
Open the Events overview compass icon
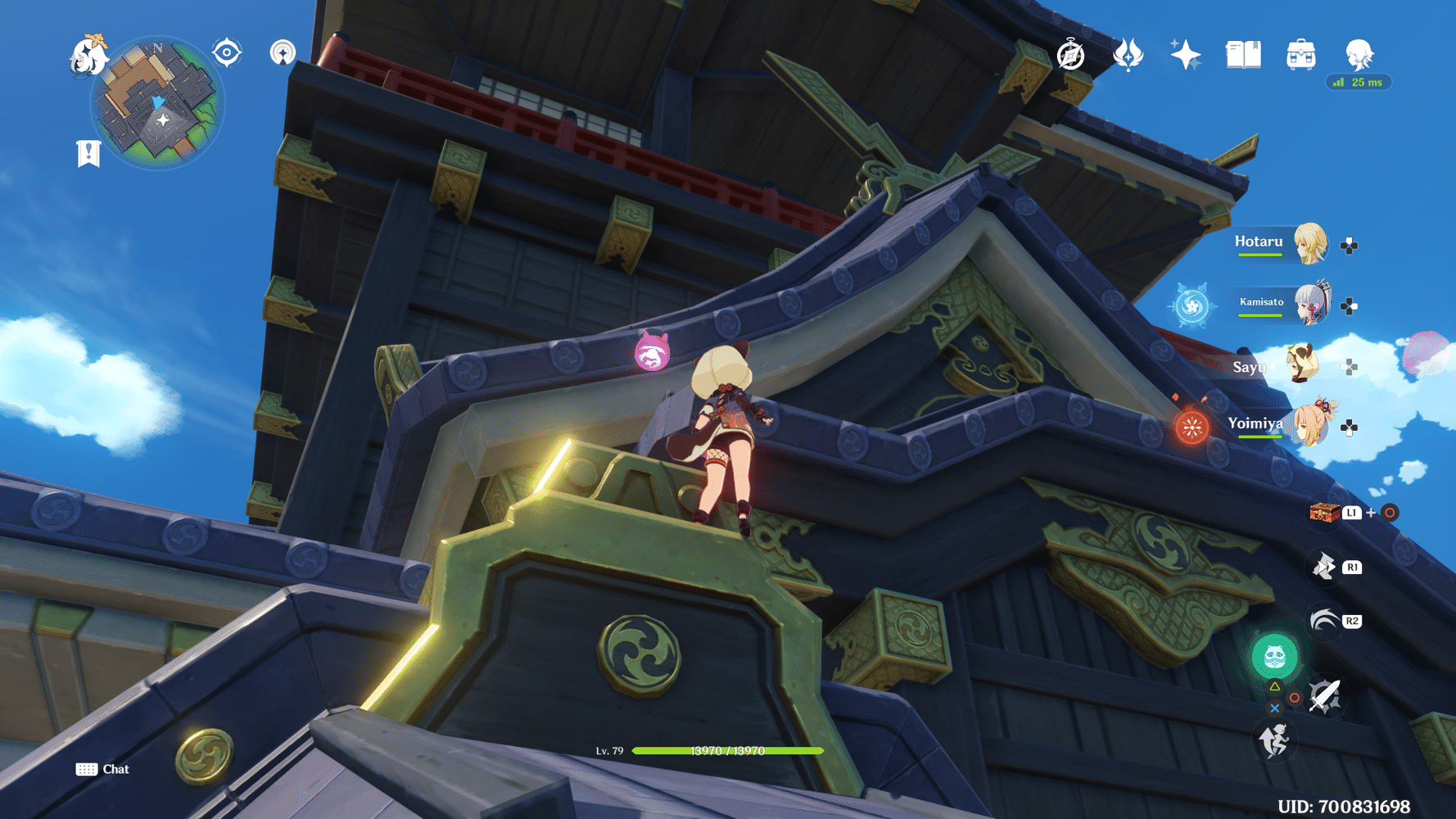(1070, 55)
